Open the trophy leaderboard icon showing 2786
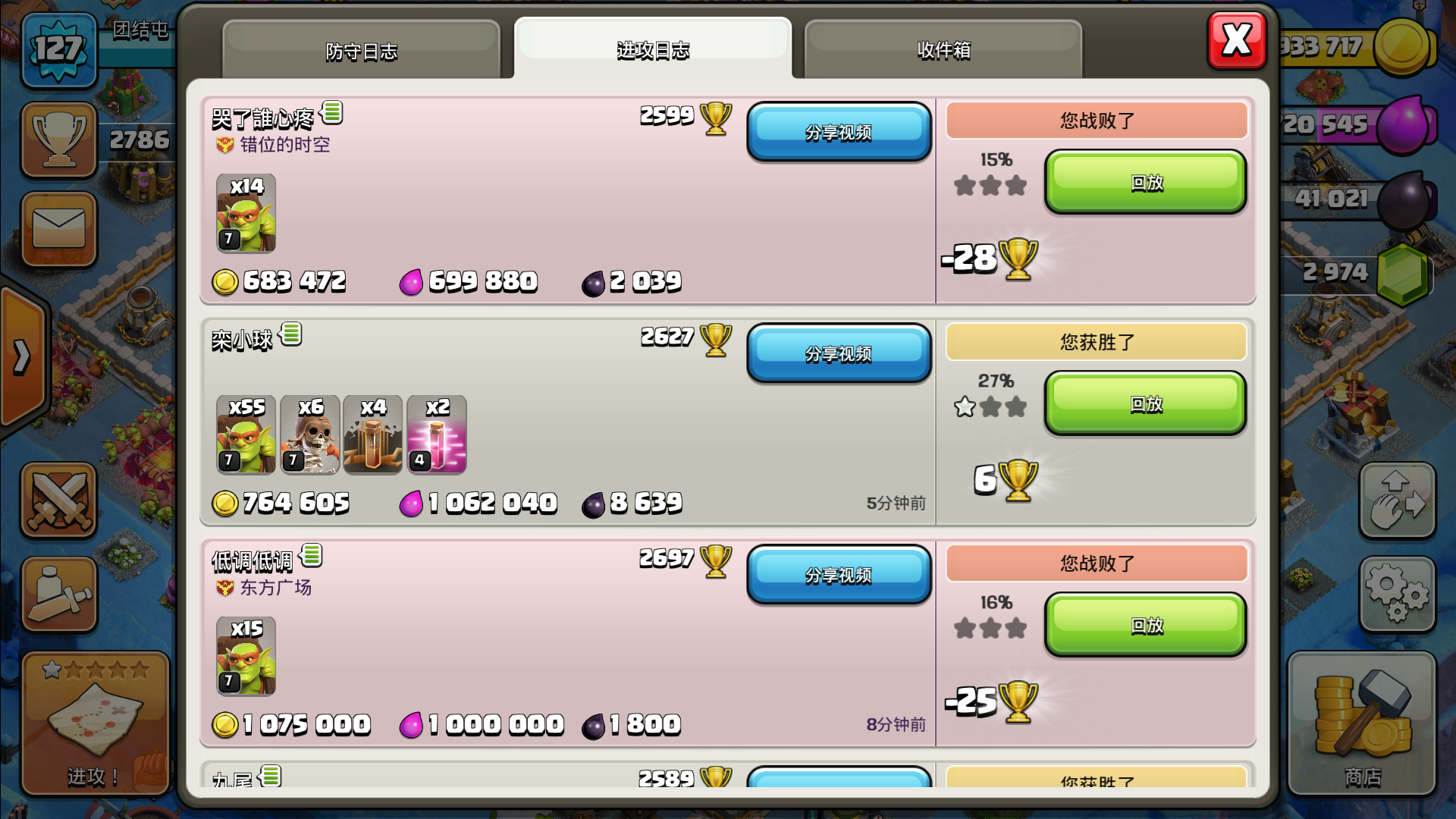 [58, 140]
